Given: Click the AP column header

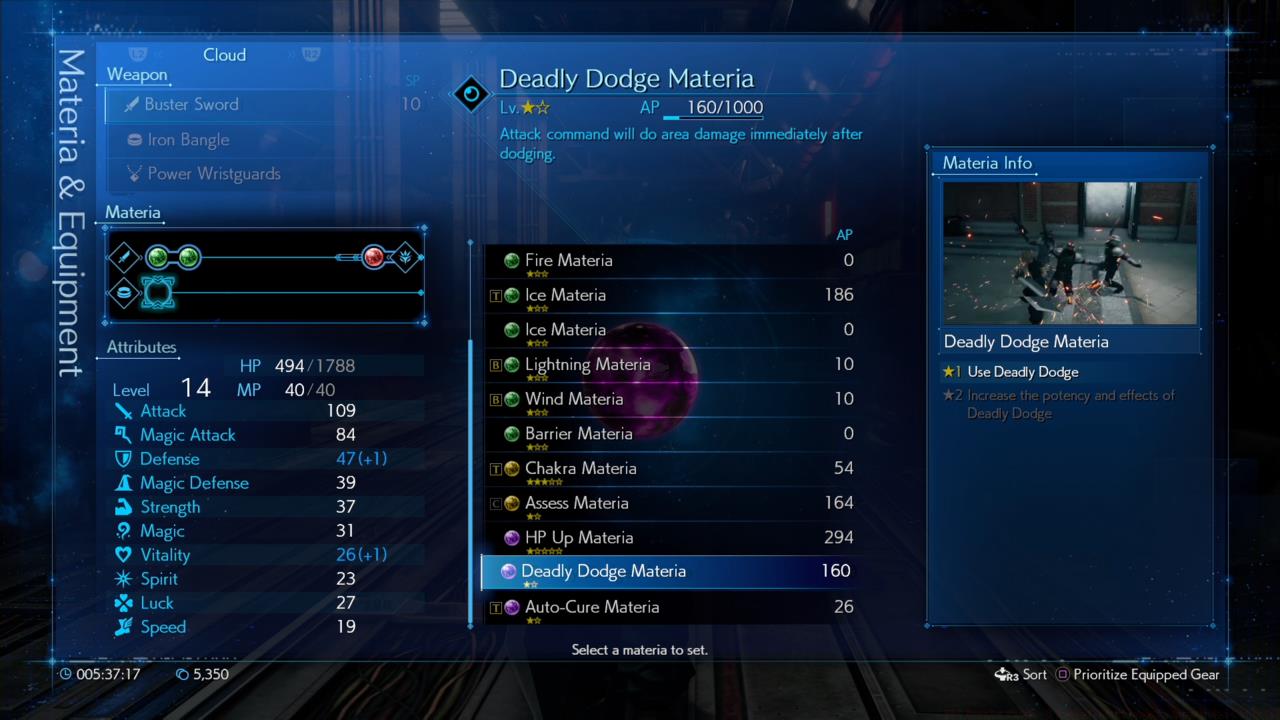Looking at the screenshot, I should 844,234.
